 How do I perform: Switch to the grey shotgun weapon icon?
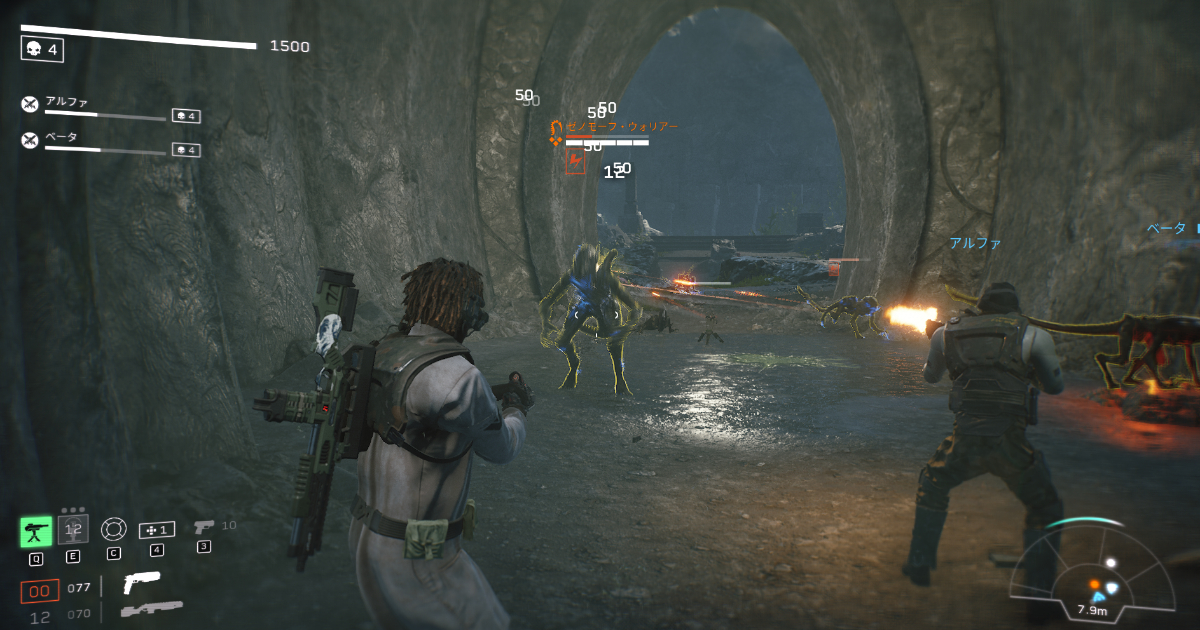tap(152, 609)
